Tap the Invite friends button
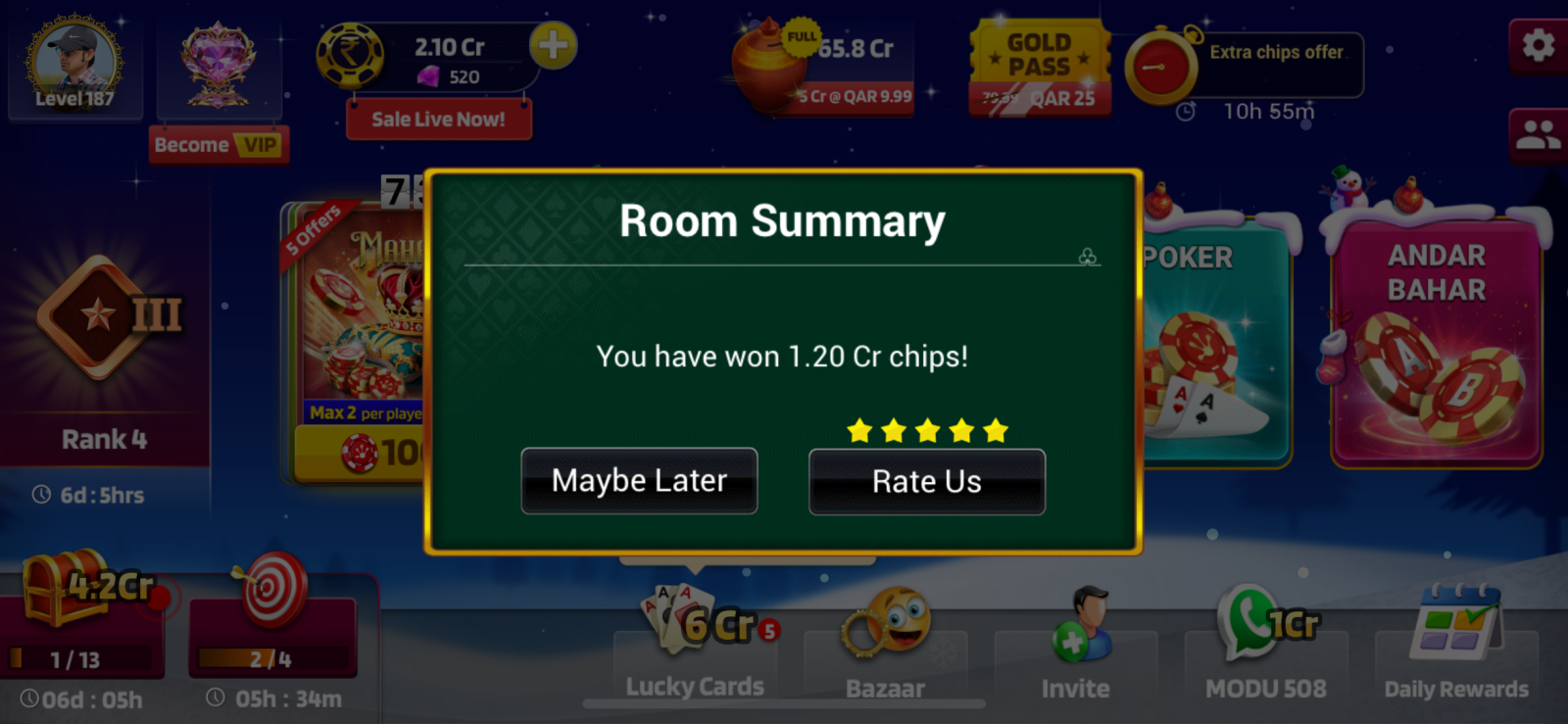The width and height of the screenshot is (1568, 724). click(x=1075, y=647)
